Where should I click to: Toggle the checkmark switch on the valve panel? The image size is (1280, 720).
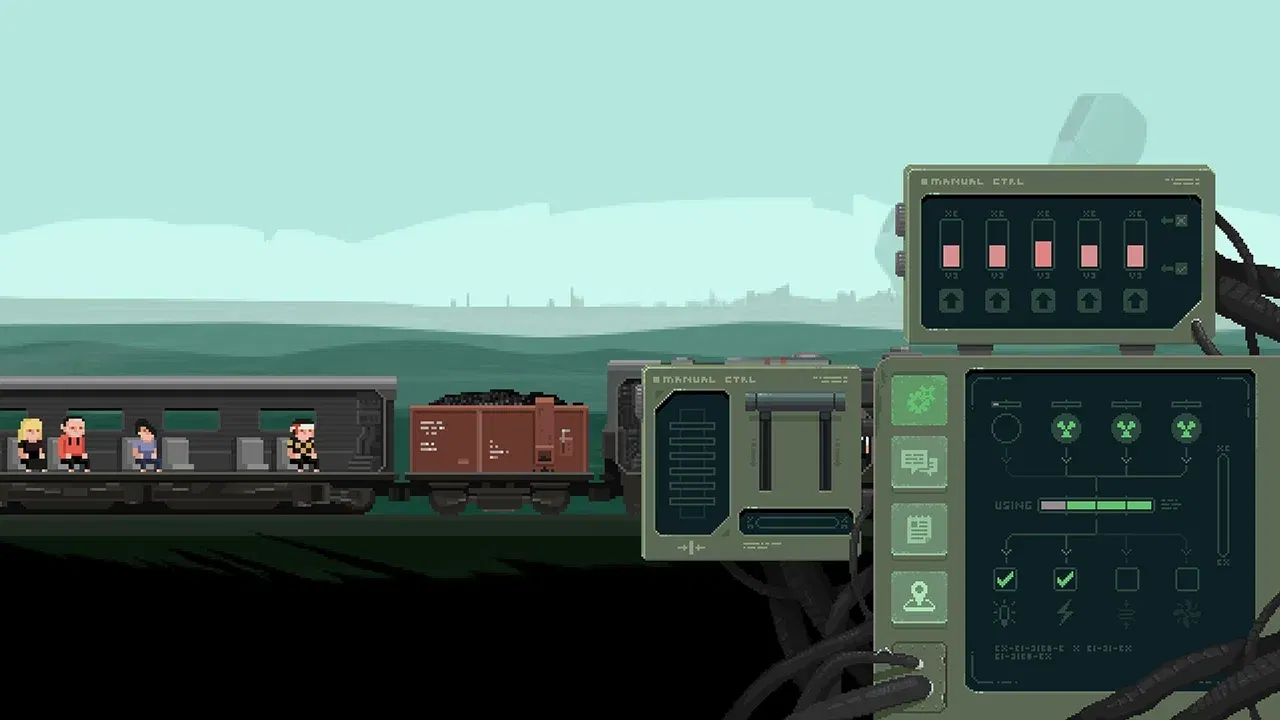pos(1181,270)
